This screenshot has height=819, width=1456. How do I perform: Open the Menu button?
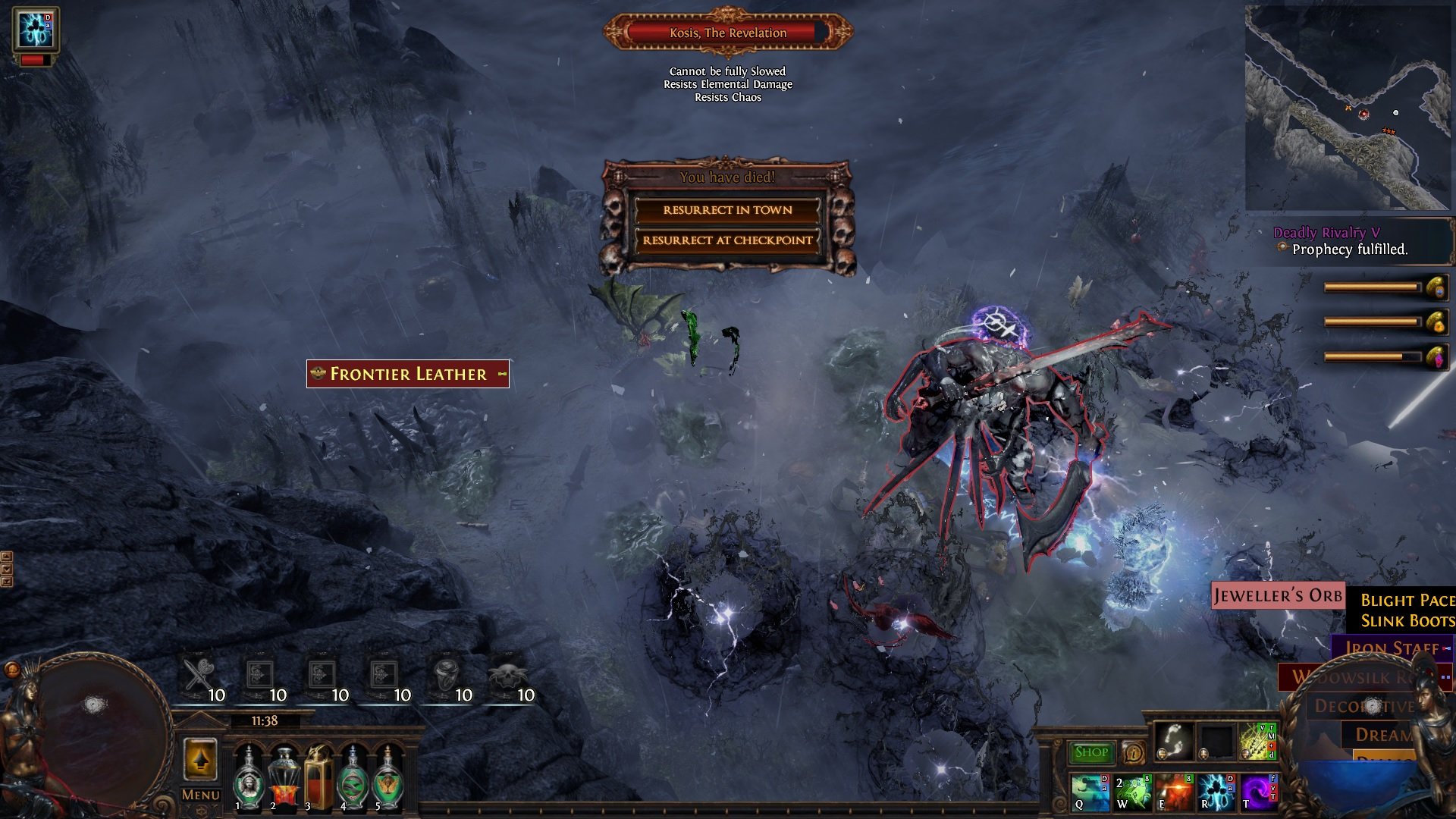pos(200,795)
